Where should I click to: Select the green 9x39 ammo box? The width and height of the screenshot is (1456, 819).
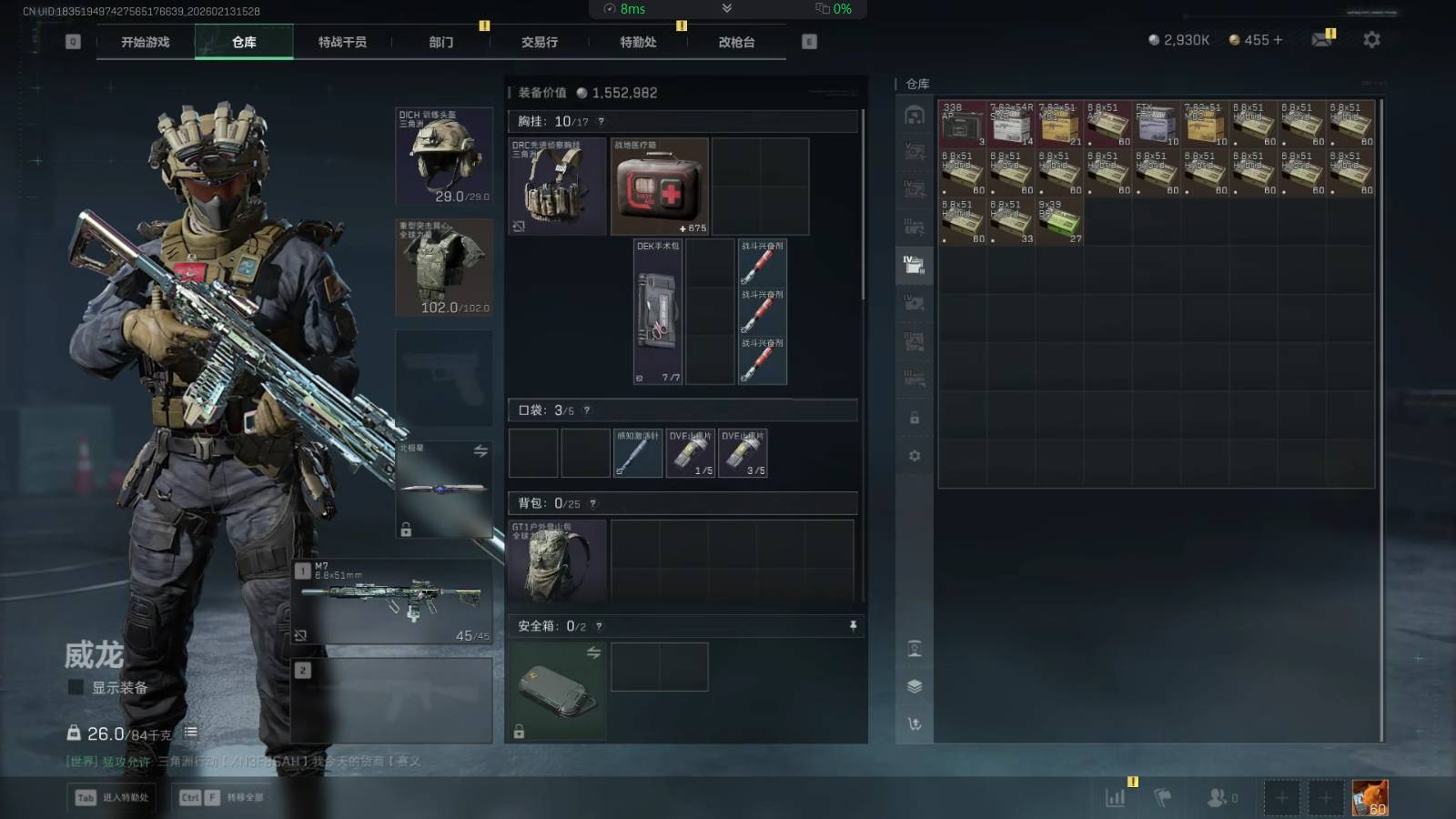tap(1059, 221)
